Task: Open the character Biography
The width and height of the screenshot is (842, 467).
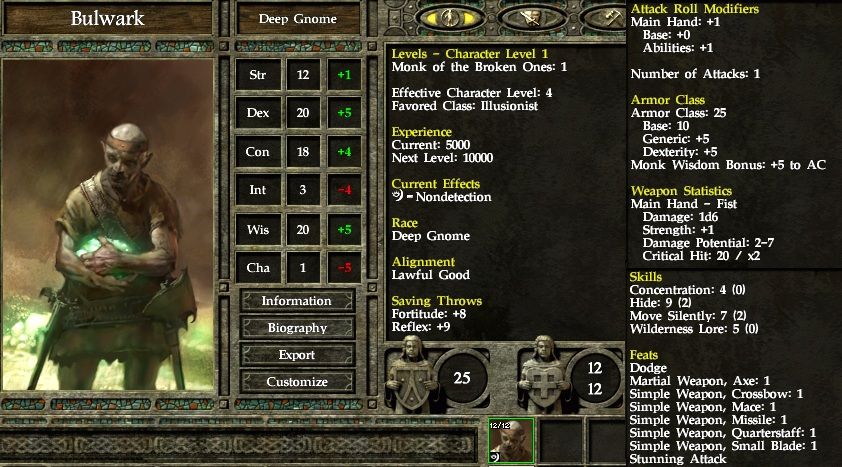Action: pyautogui.click(x=297, y=328)
